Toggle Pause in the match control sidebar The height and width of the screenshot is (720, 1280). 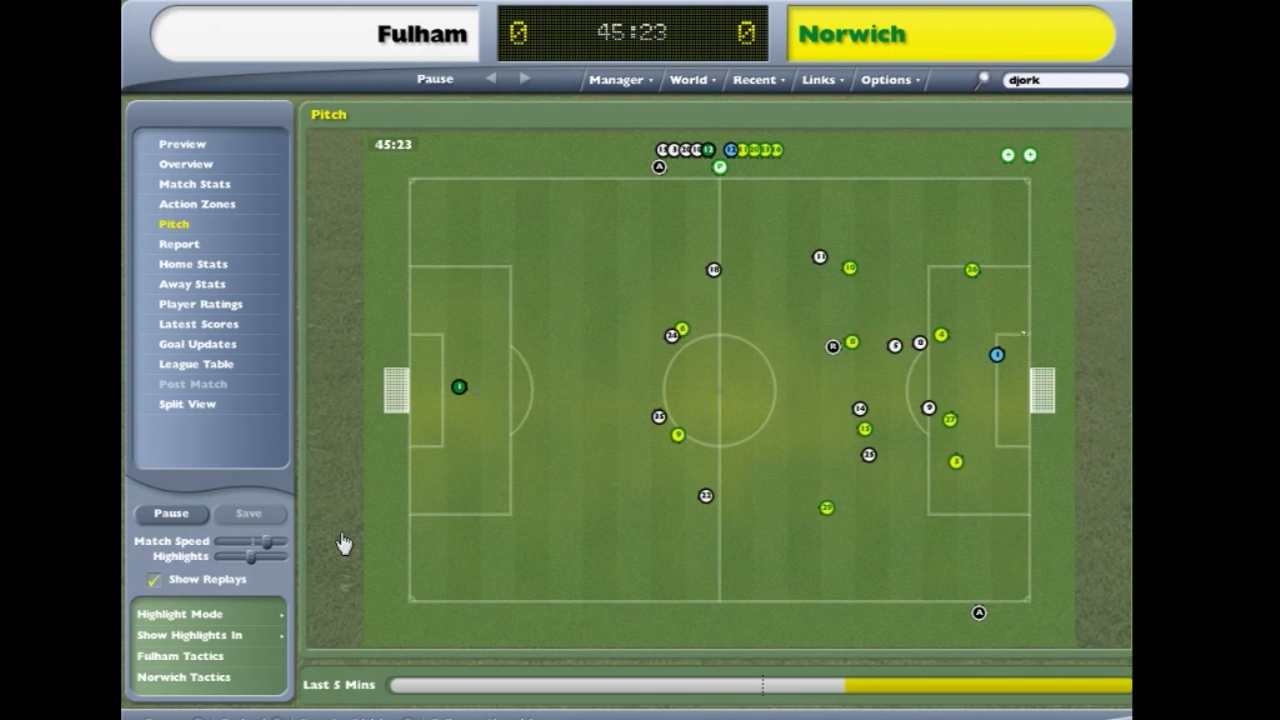[x=171, y=513]
